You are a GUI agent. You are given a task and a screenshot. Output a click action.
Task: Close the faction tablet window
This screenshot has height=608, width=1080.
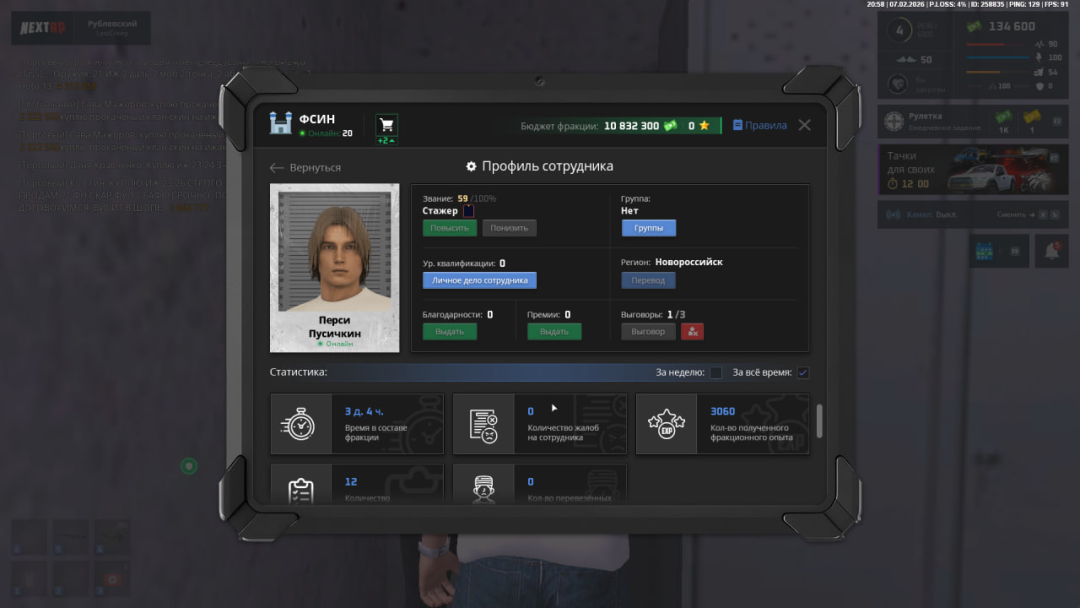click(804, 125)
